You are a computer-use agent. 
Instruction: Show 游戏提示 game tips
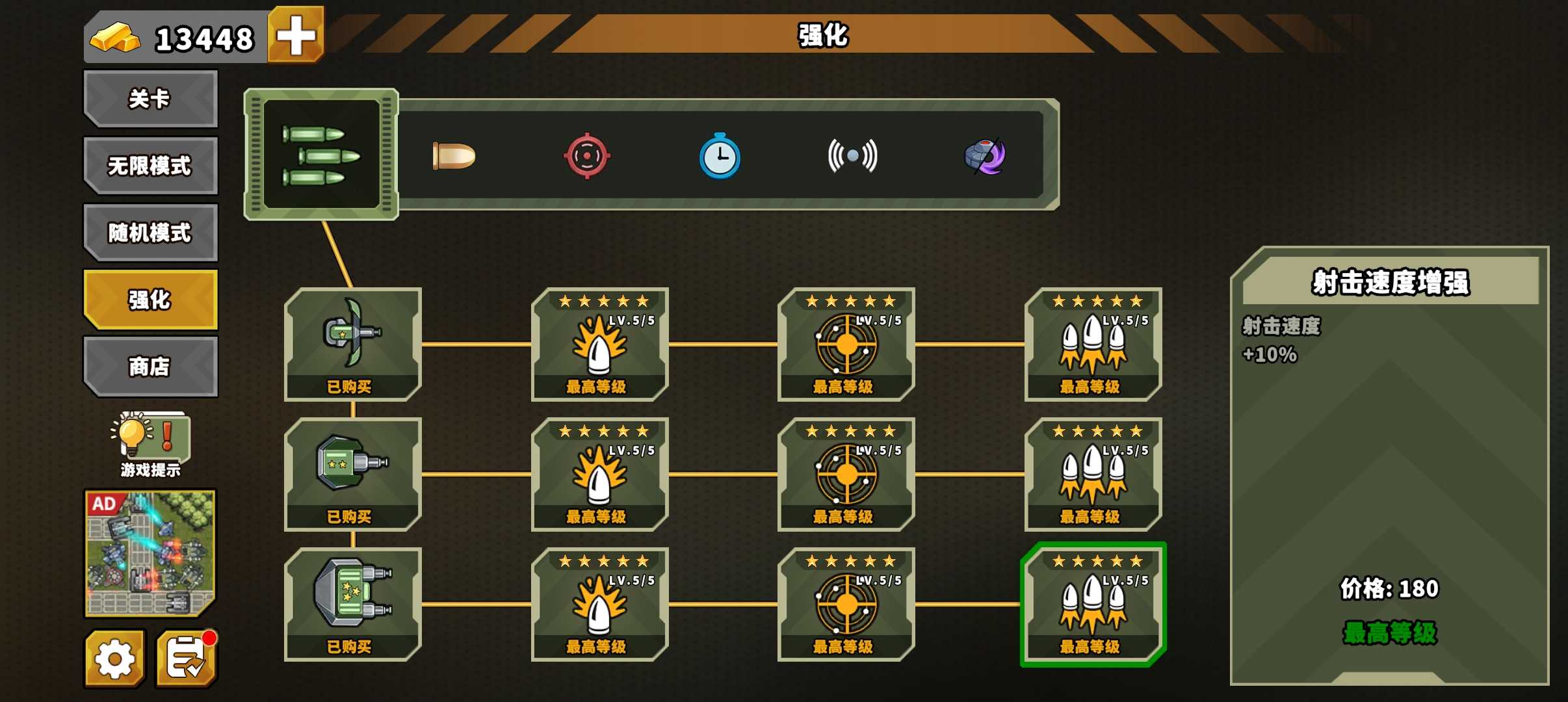[150, 443]
